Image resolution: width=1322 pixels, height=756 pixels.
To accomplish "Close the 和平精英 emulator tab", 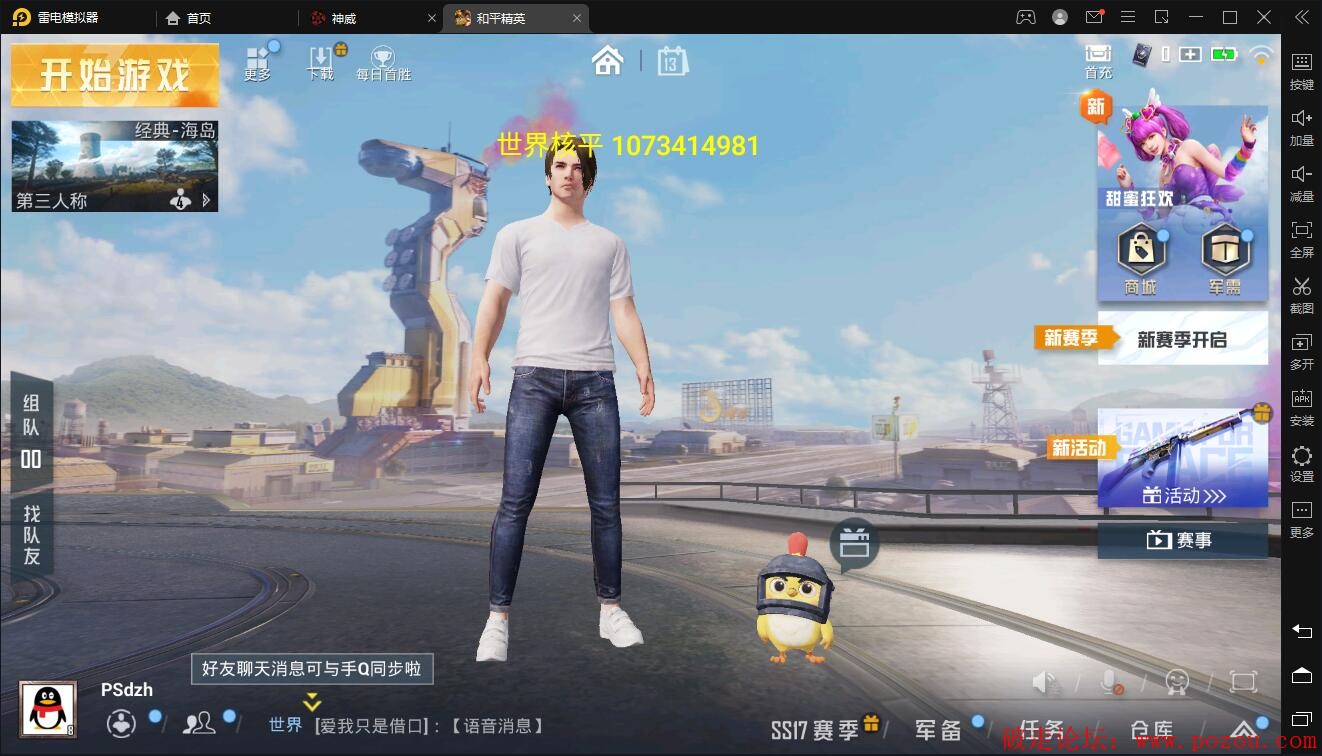I will coord(577,18).
